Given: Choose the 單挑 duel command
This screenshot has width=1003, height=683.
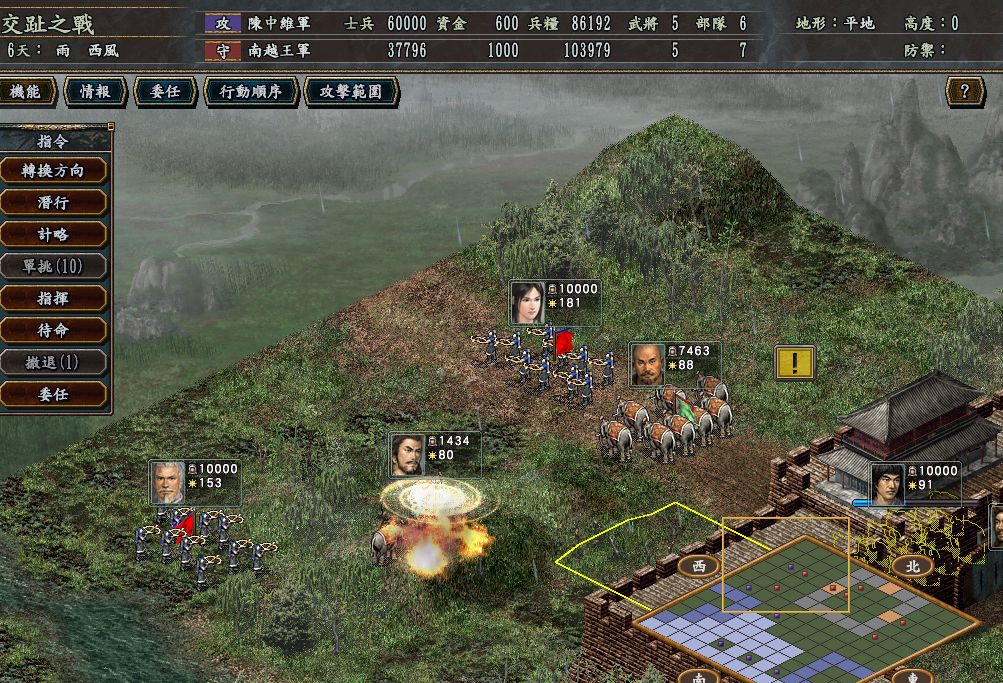Looking at the screenshot, I should tap(53, 266).
